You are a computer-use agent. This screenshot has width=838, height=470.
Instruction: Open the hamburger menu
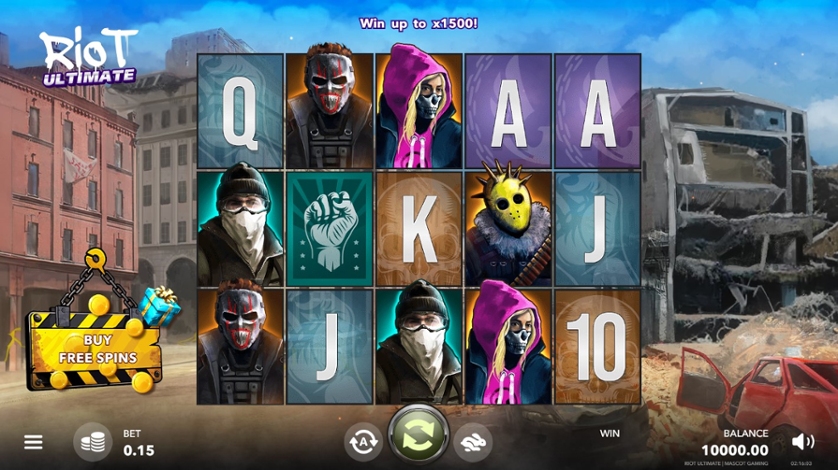coord(33,442)
